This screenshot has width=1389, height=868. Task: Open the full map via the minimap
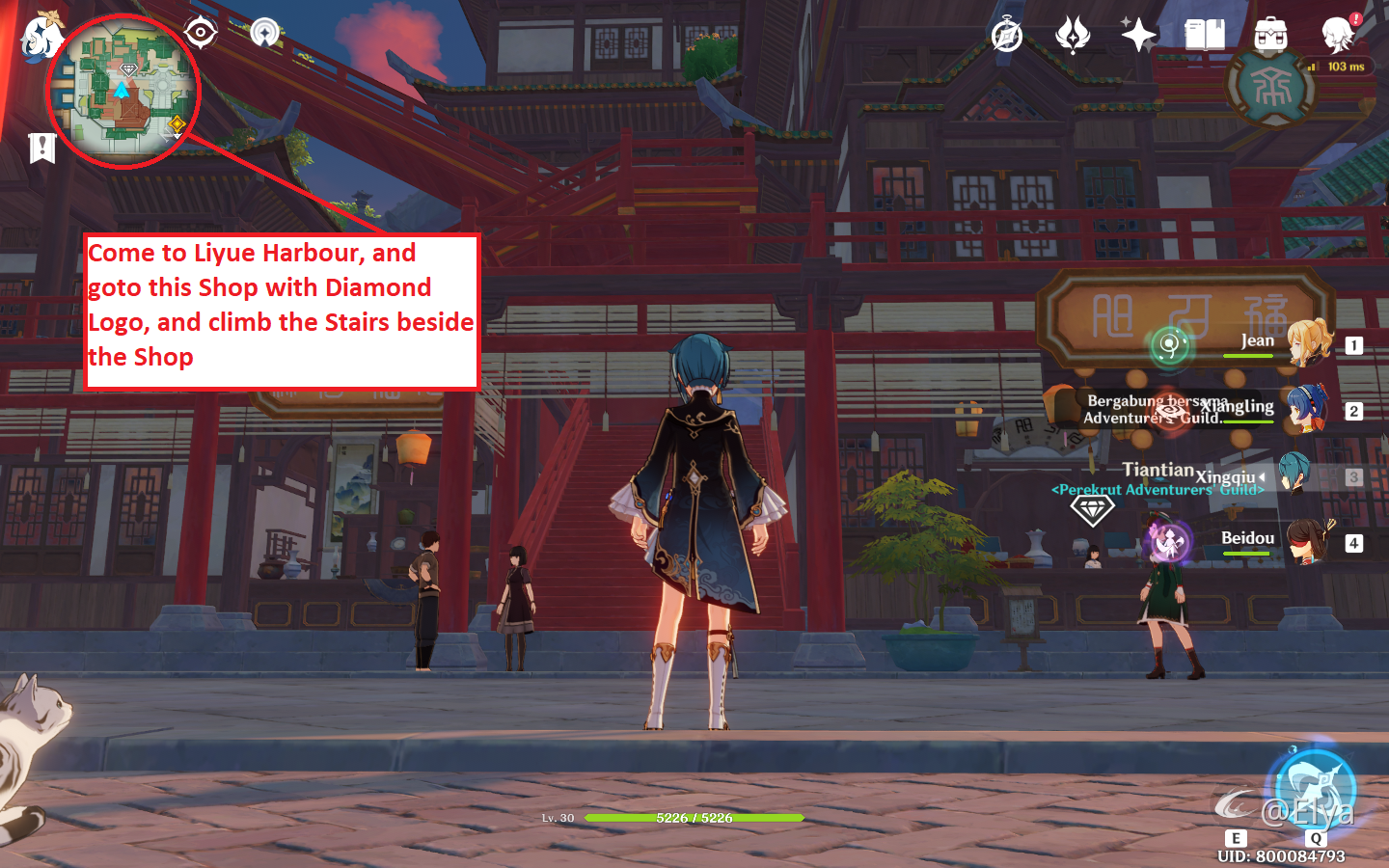[122, 90]
